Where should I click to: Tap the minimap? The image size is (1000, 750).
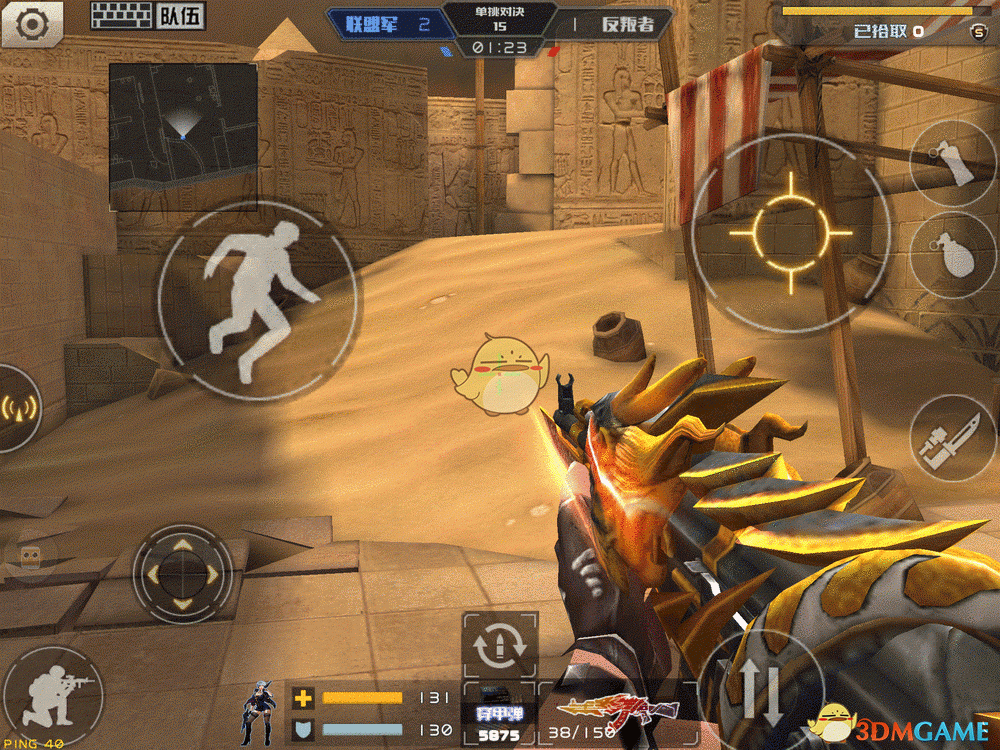click(182, 137)
